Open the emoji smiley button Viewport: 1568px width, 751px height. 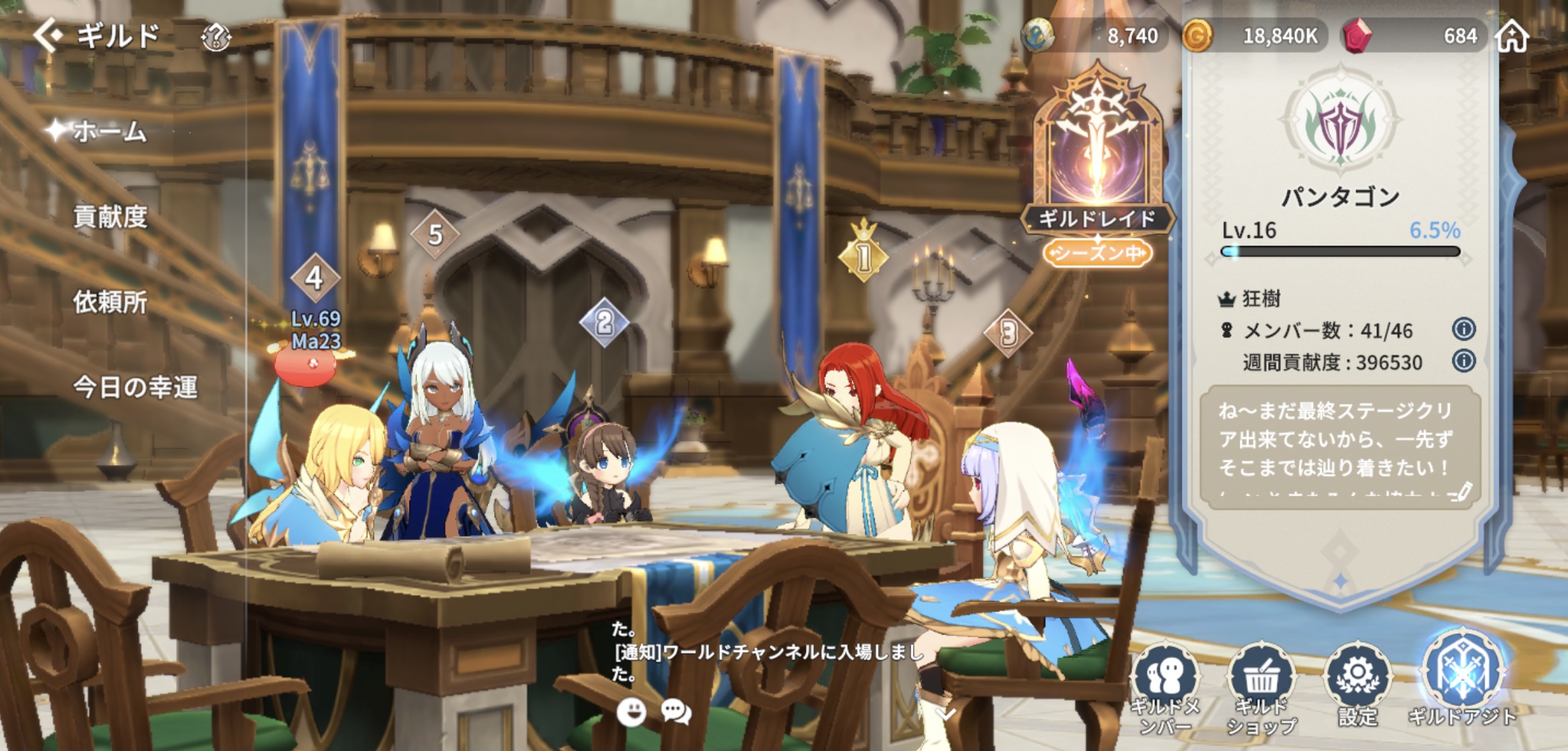point(631,711)
